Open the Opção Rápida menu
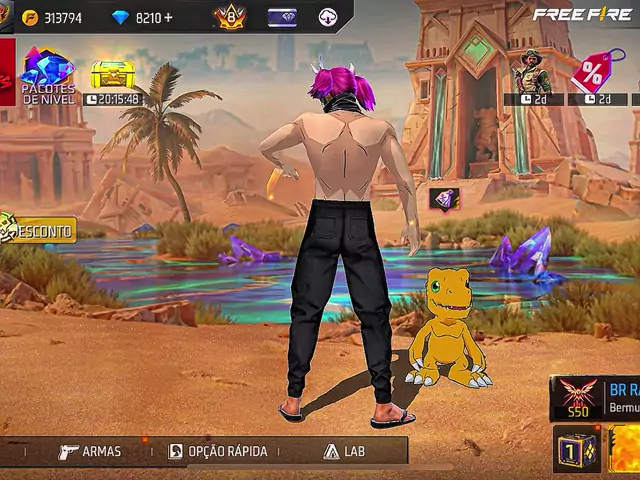Viewport: 640px width, 480px height. (218, 451)
